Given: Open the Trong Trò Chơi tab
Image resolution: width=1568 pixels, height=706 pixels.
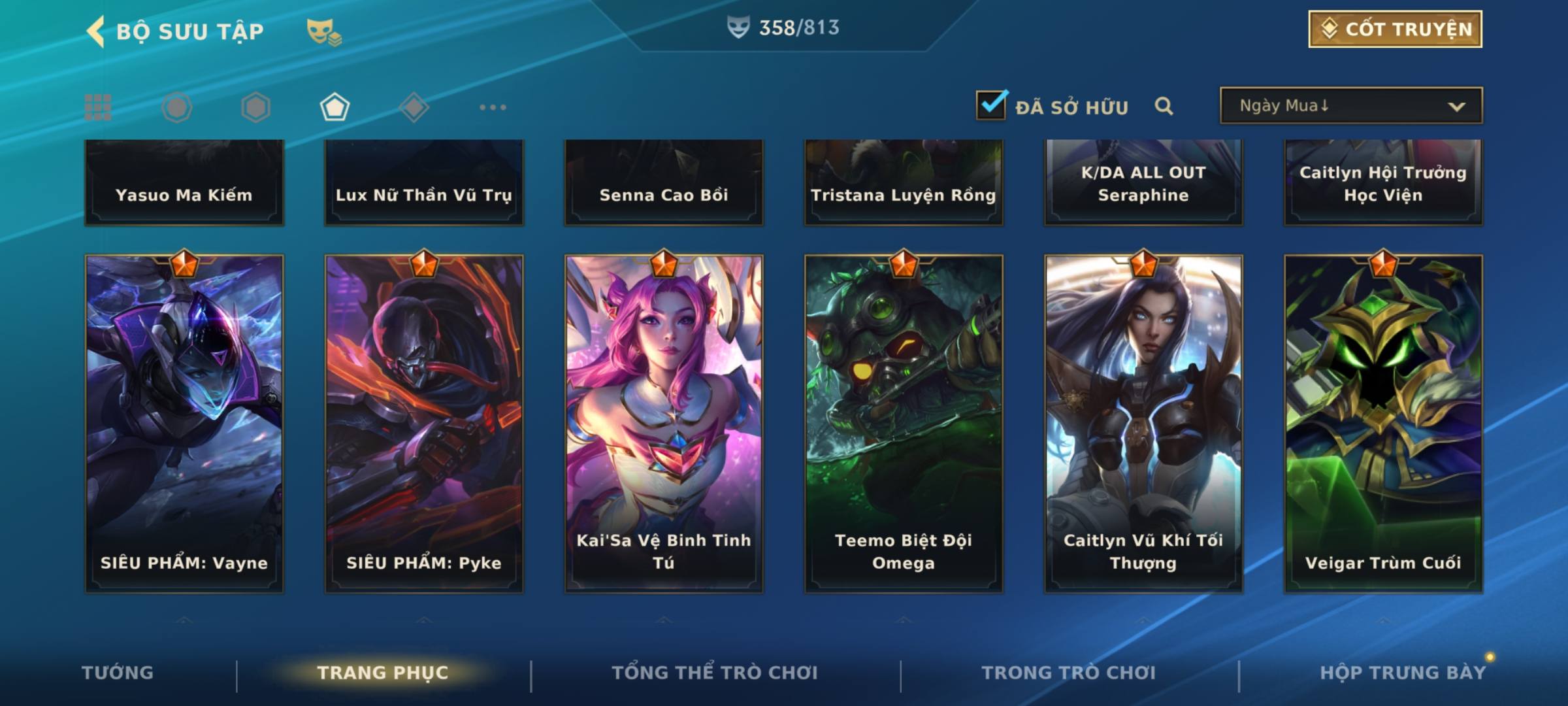Looking at the screenshot, I should coord(1069,673).
